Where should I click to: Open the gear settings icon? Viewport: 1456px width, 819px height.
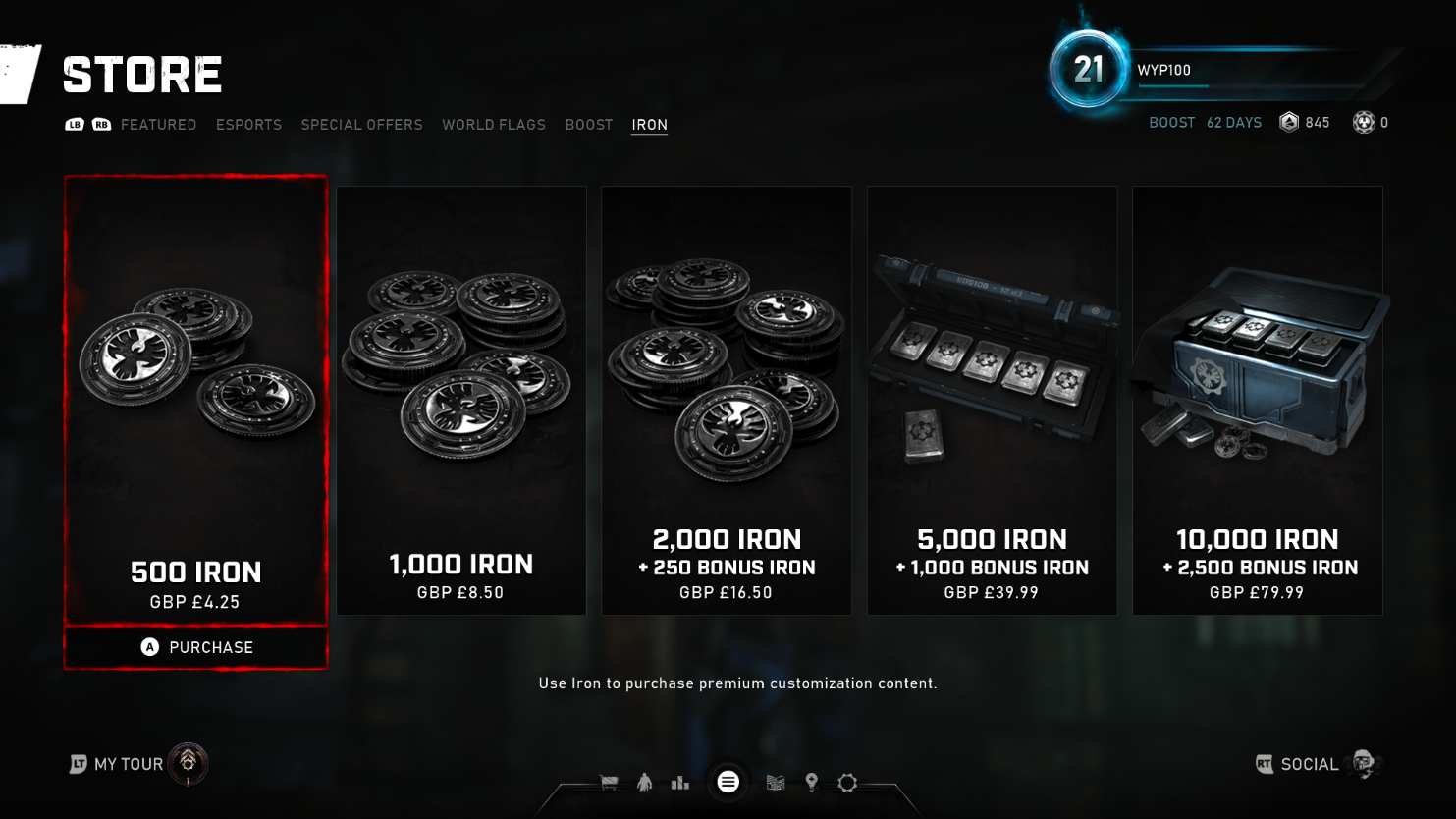click(x=847, y=783)
